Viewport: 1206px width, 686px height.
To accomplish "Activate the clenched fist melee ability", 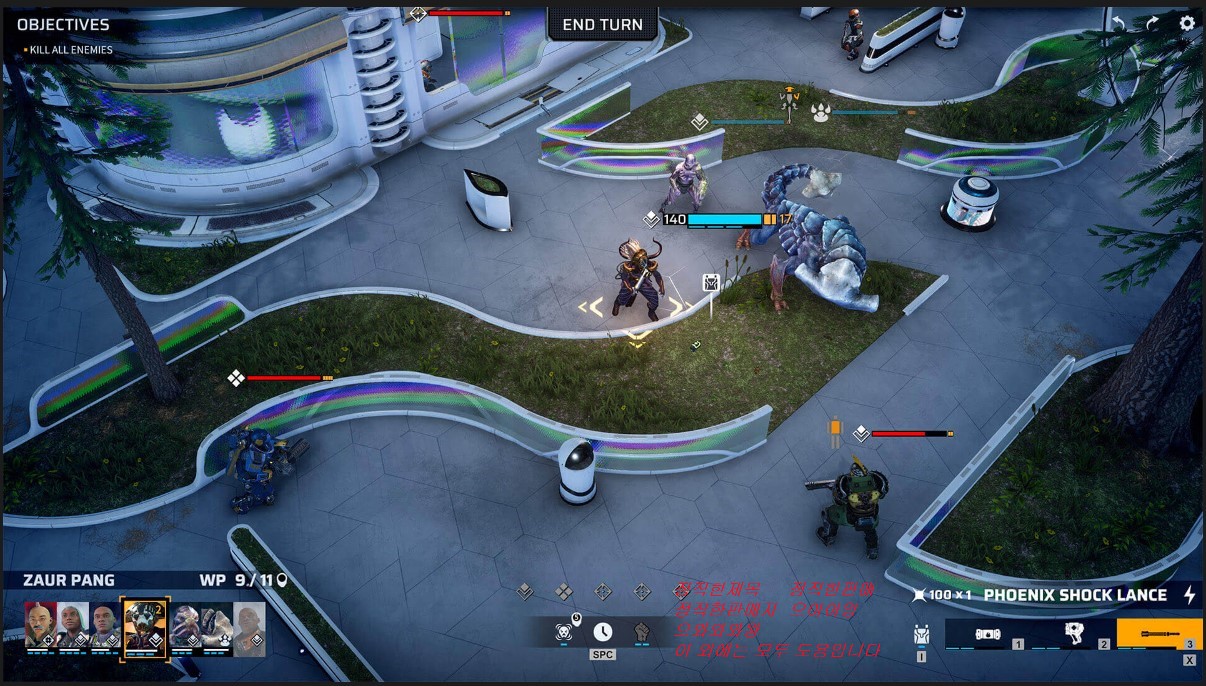I will pyautogui.click(x=642, y=632).
